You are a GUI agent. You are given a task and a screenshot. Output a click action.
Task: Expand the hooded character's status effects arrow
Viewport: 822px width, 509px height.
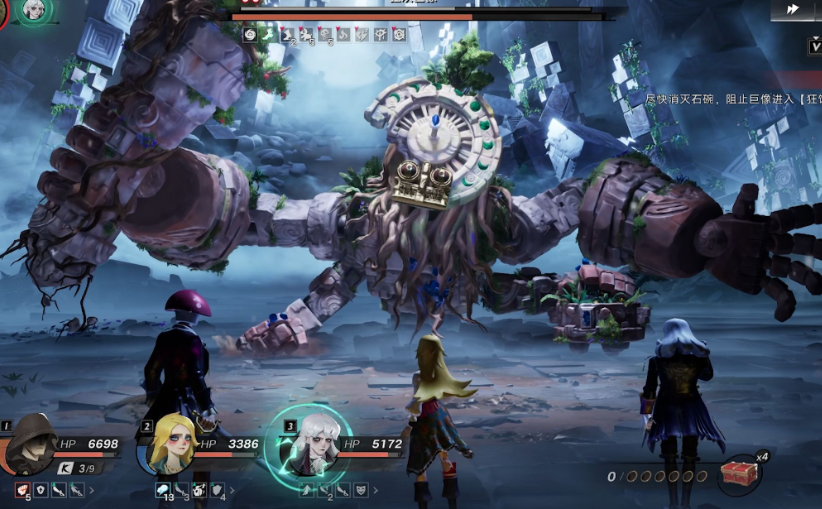tap(93, 491)
